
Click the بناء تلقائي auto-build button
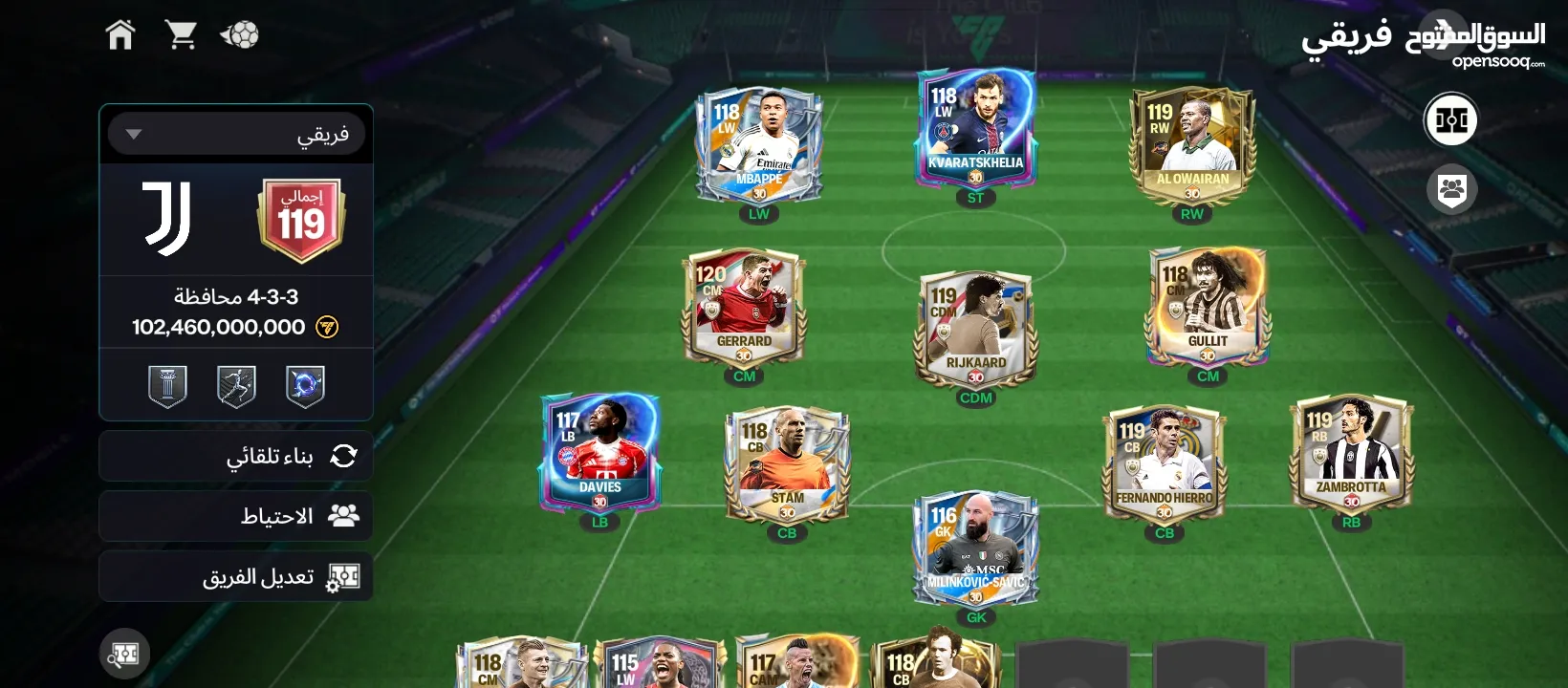click(x=236, y=456)
